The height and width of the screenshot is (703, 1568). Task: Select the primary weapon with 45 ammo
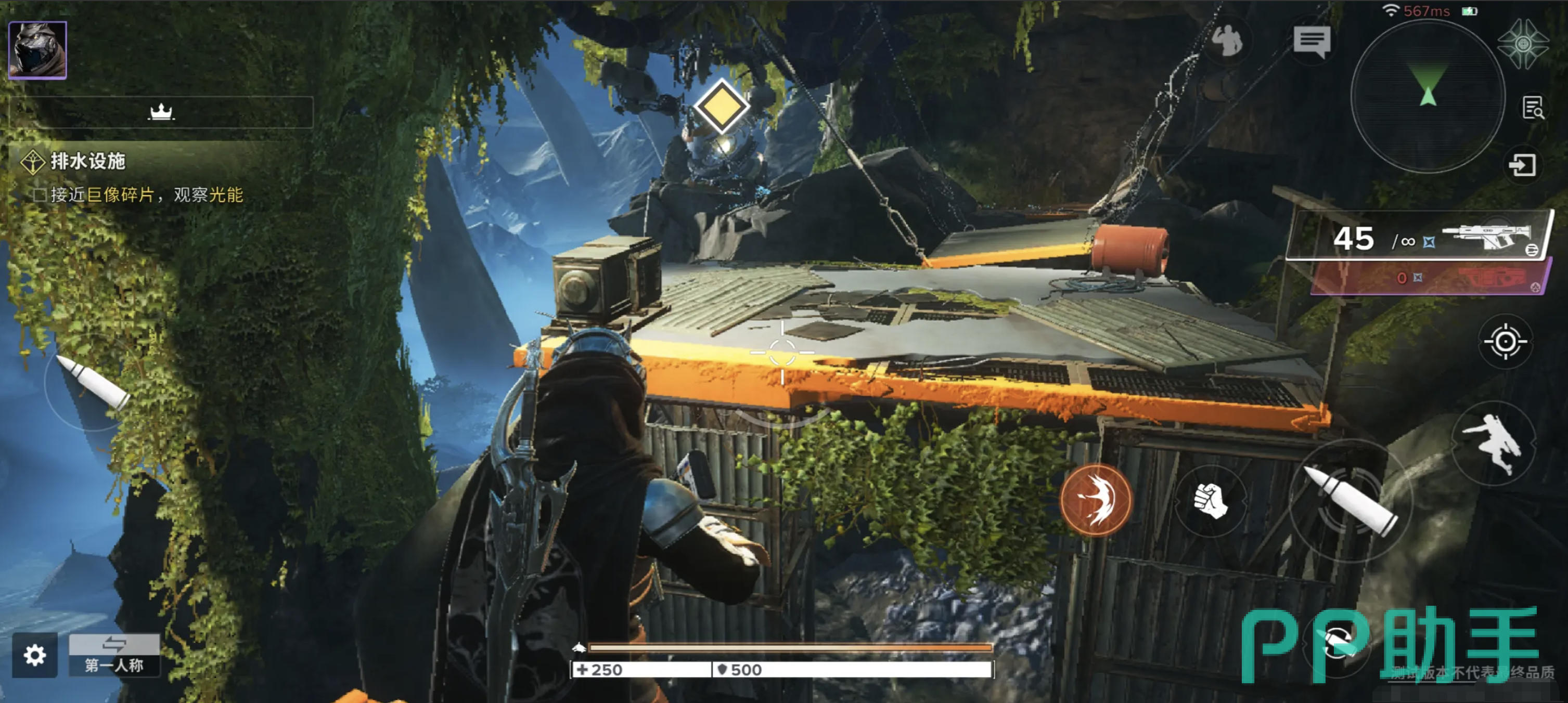click(x=1418, y=237)
